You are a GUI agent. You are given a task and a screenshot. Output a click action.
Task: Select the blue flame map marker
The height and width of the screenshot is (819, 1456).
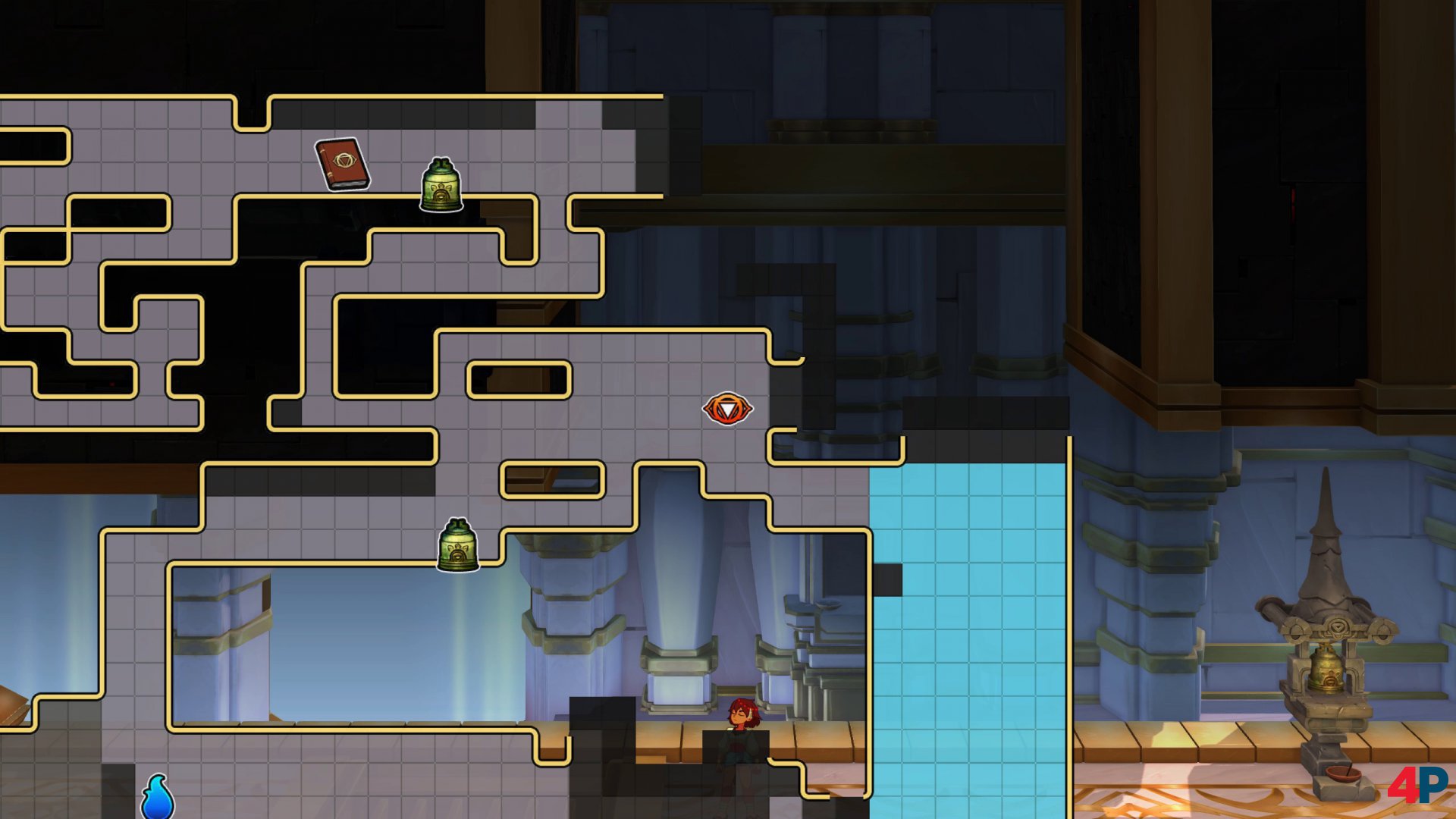coord(158,798)
